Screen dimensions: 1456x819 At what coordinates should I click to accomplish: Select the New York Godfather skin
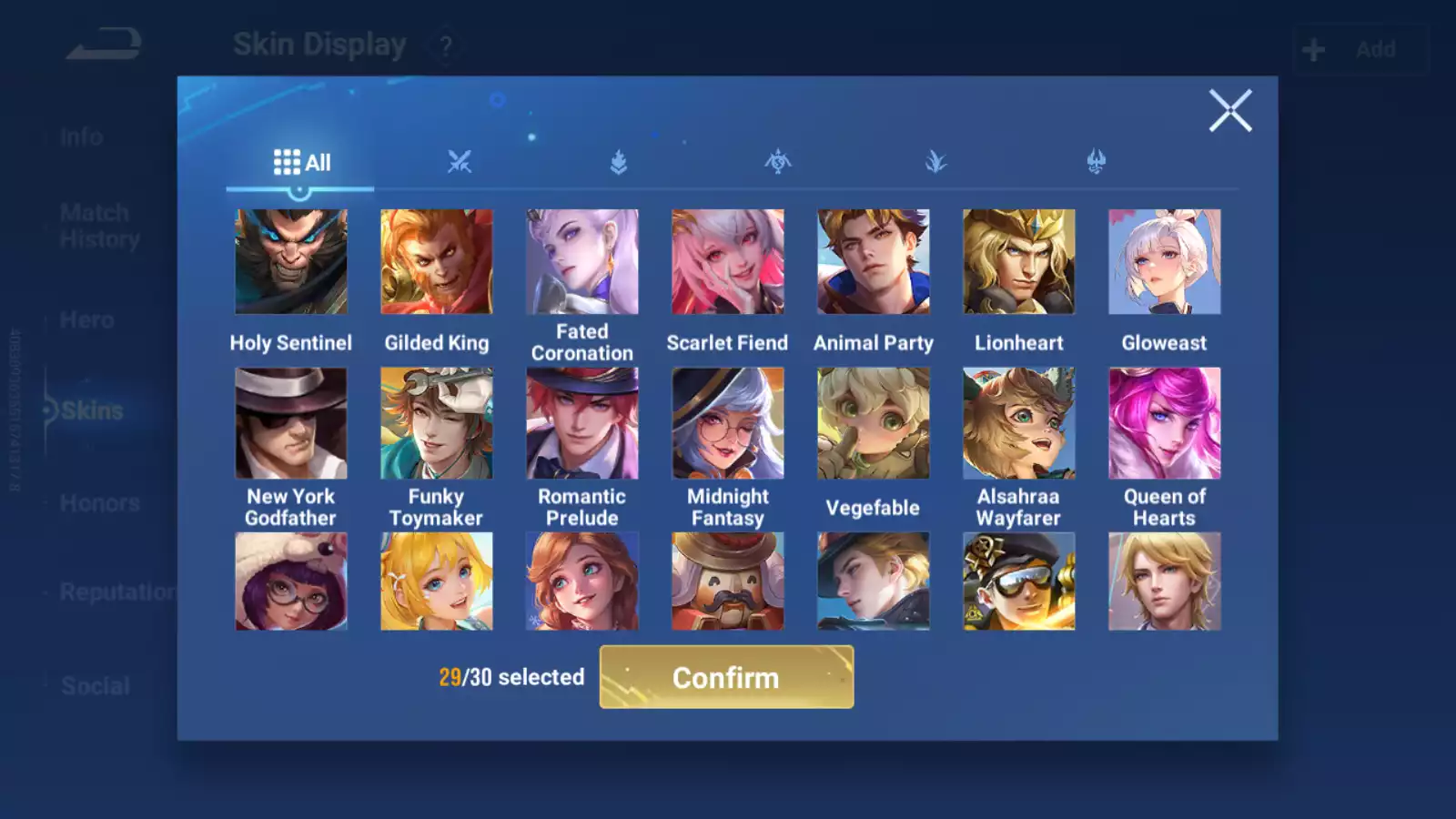point(291,423)
